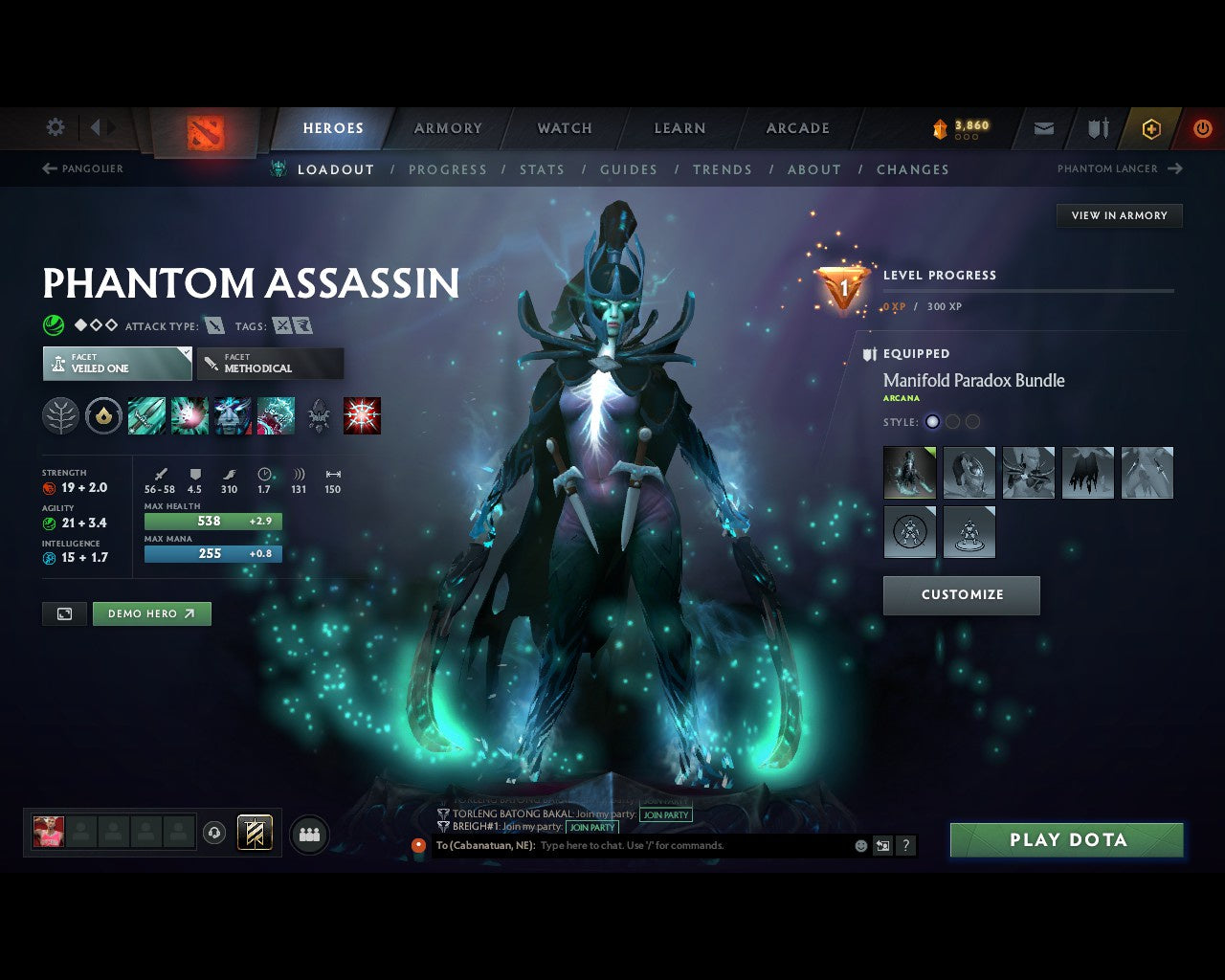View the Blur ability icon
Viewport: 1225px width, 980px height.
tap(233, 415)
